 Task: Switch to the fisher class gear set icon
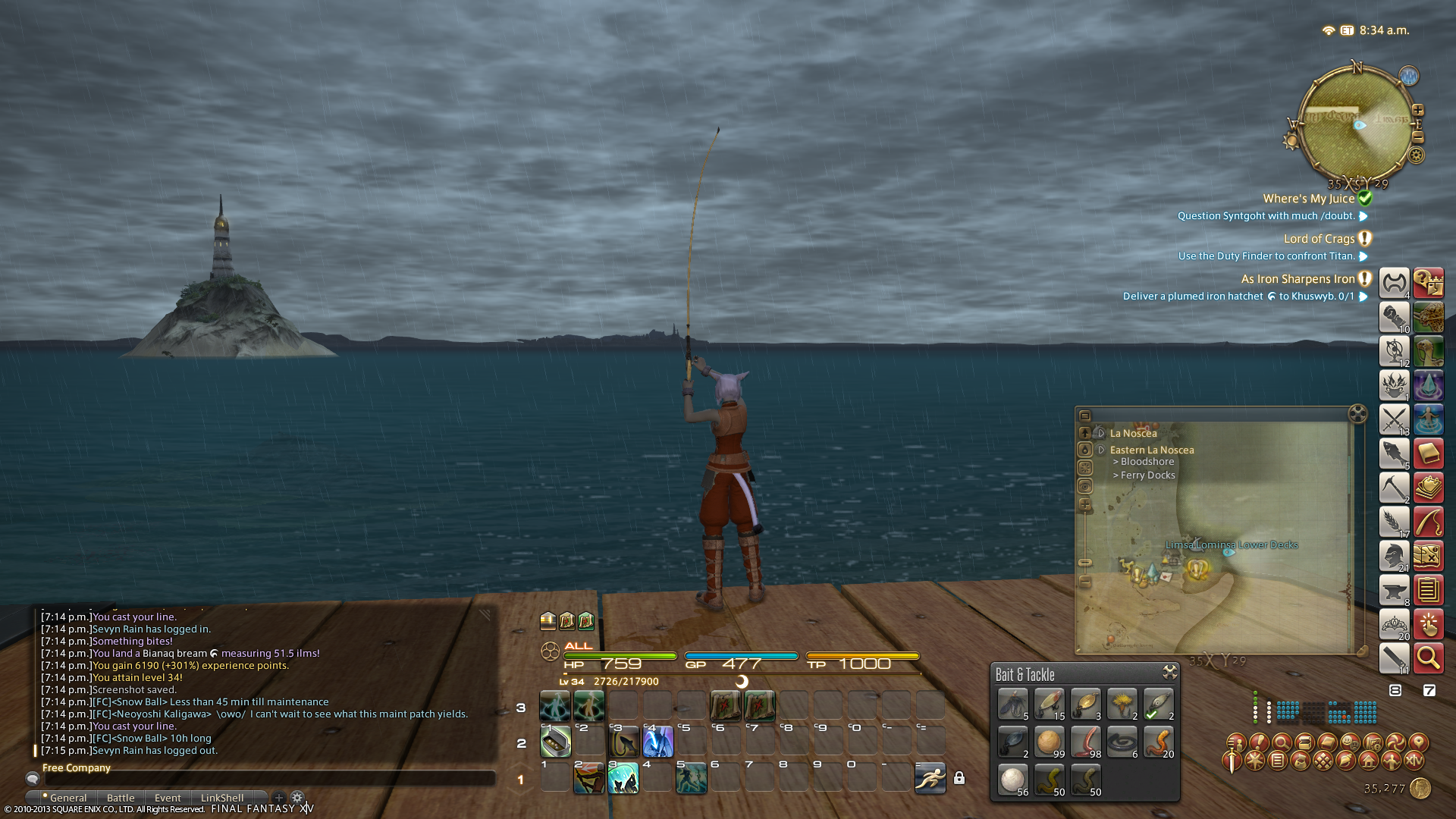click(x=1394, y=453)
